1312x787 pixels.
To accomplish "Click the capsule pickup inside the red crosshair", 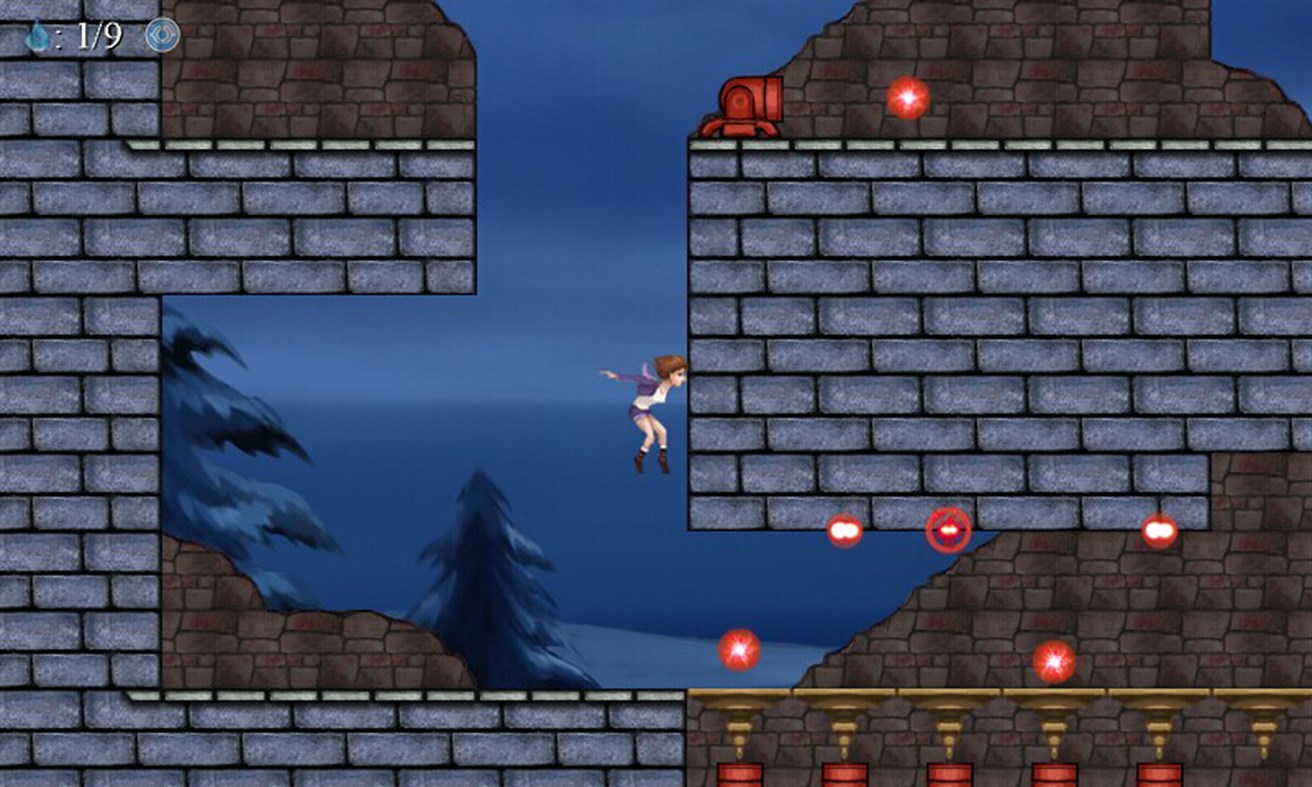I will pos(946,531).
